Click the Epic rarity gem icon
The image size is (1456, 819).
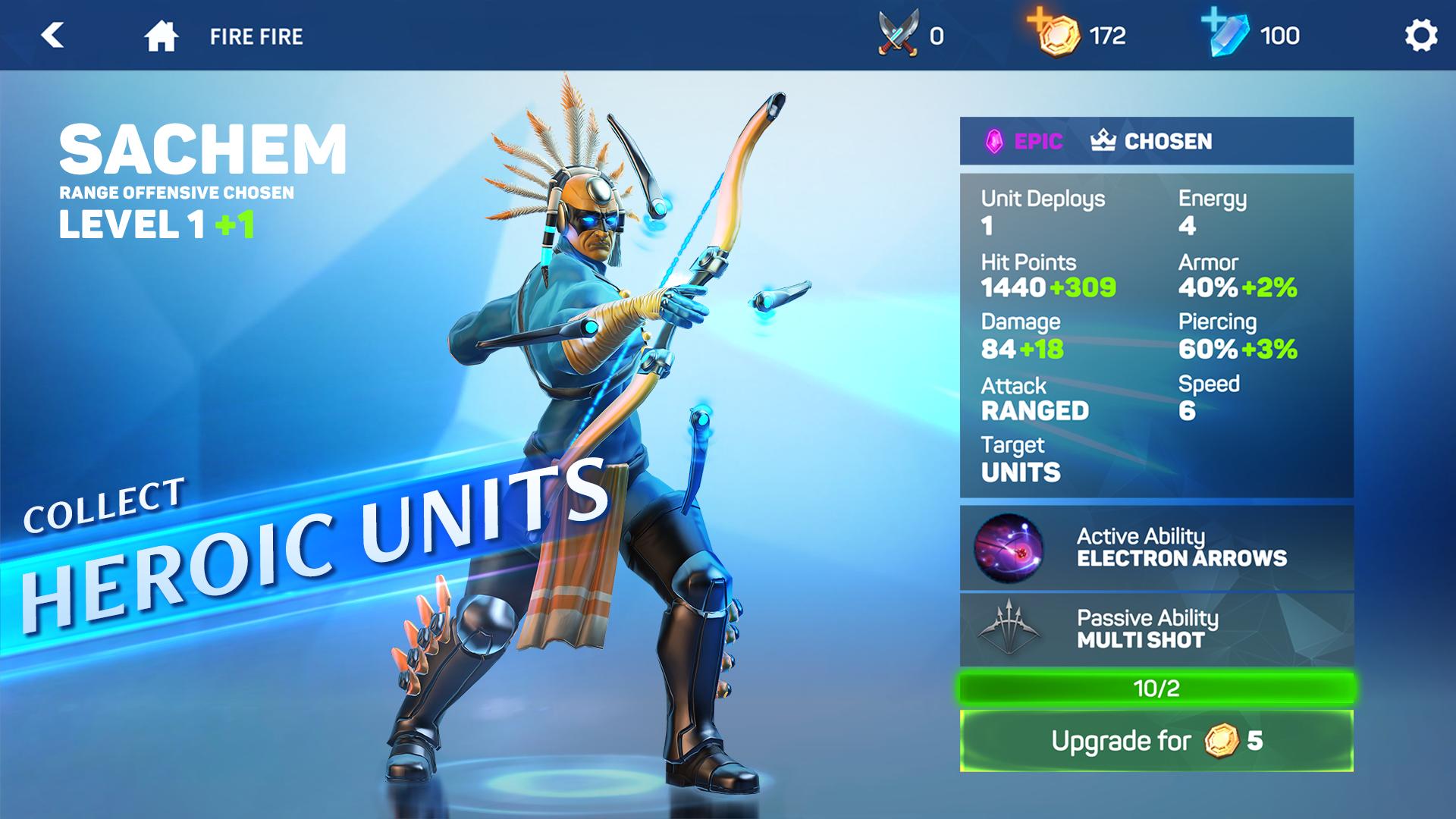tap(993, 140)
